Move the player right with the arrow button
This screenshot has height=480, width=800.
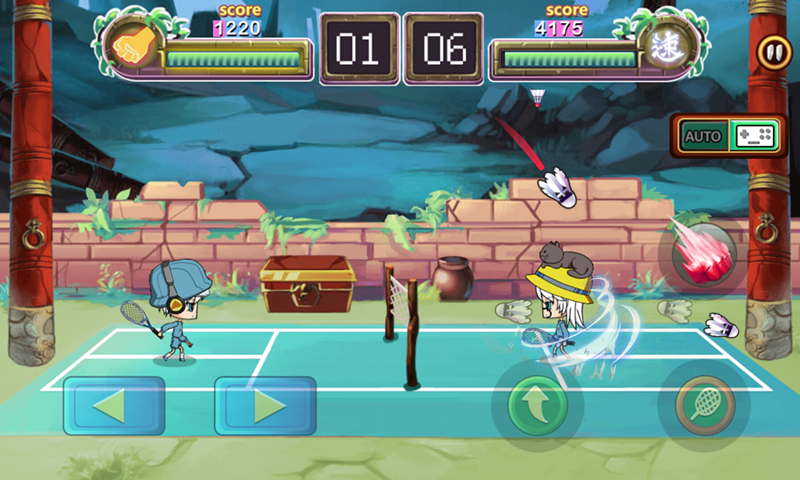265,405
